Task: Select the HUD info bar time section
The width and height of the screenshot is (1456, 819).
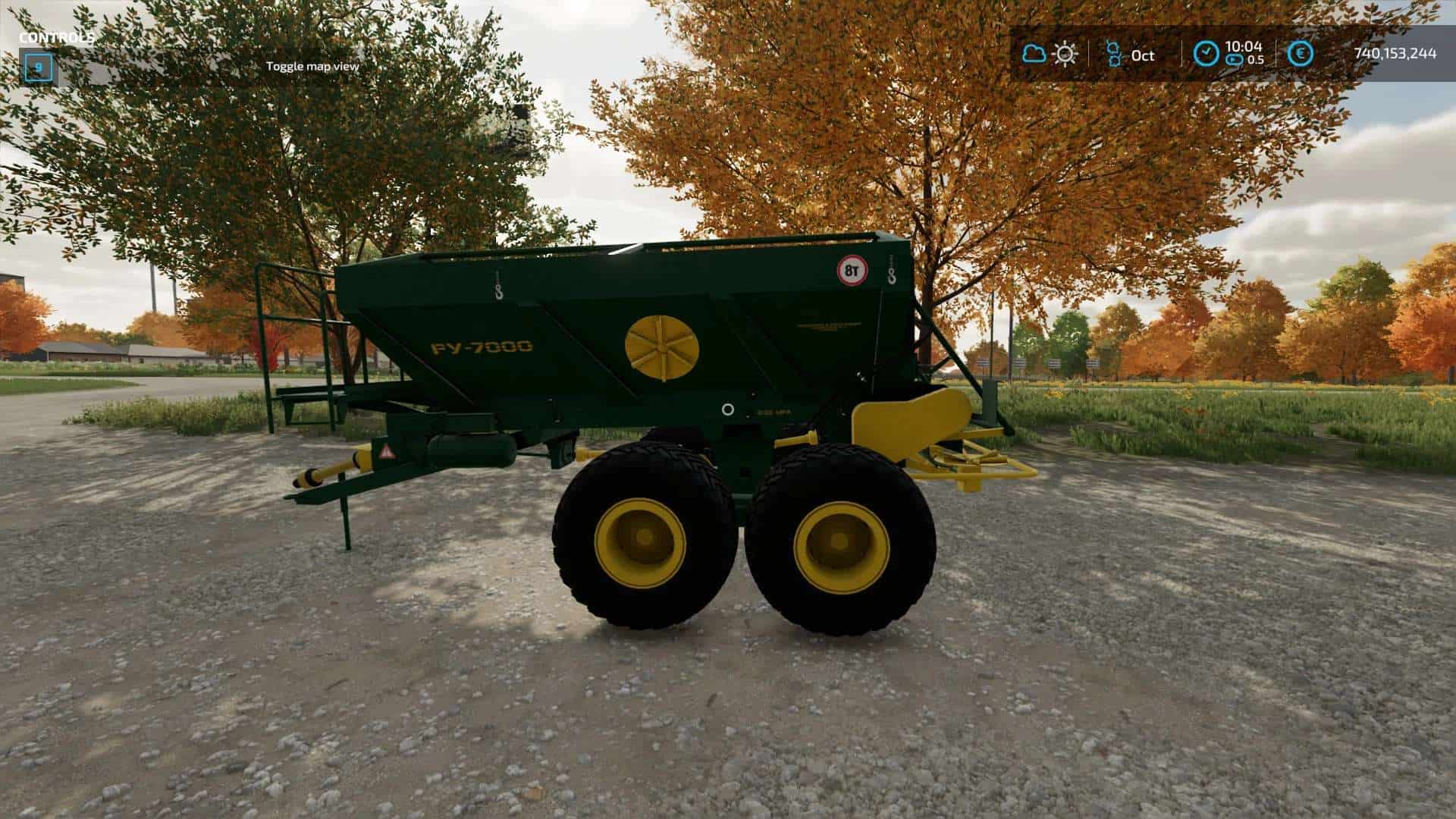Action: pyautogui.click(x=1228, y=55)
